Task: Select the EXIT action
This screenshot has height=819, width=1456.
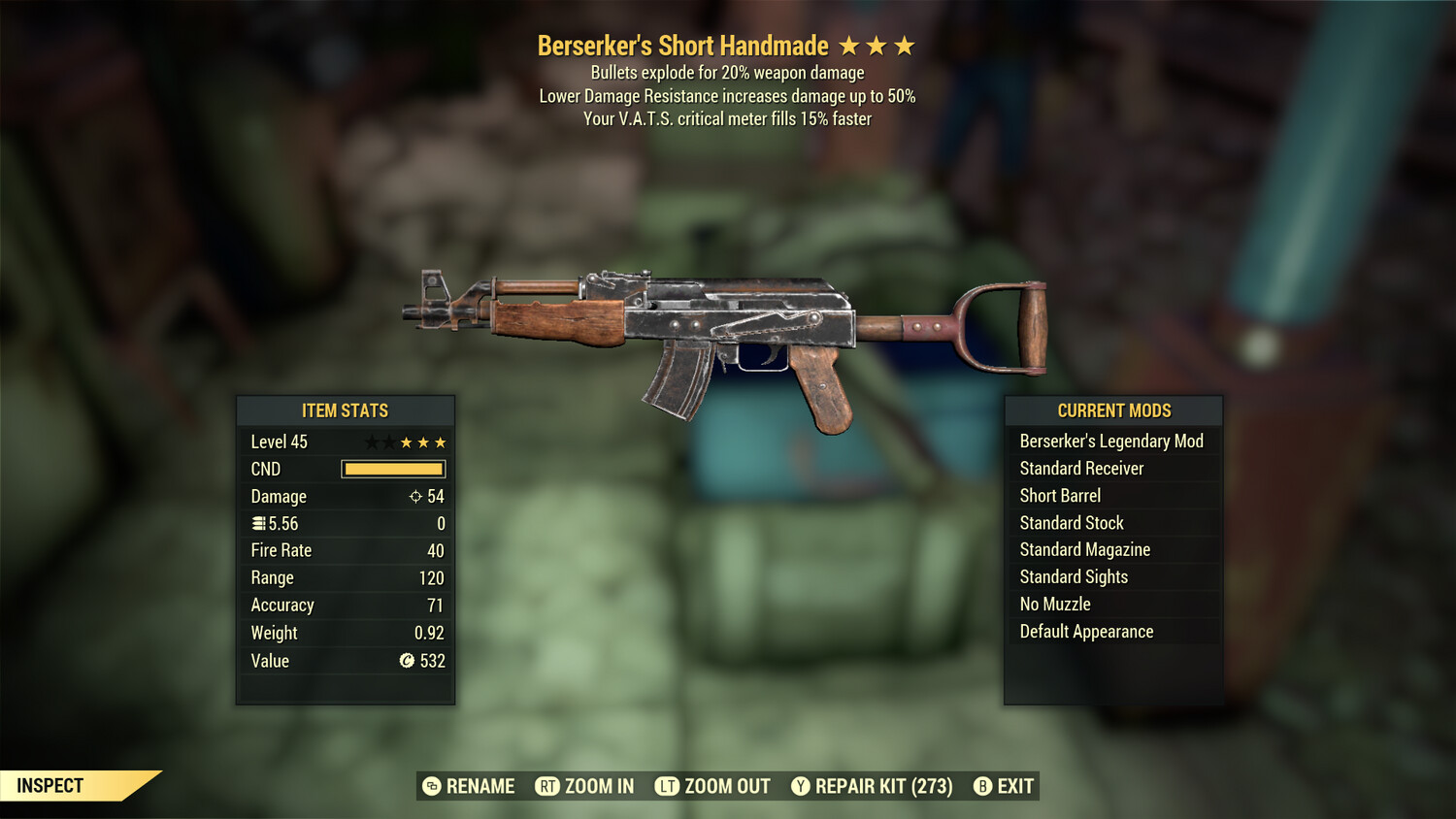Action: [x=1013, y=786]
